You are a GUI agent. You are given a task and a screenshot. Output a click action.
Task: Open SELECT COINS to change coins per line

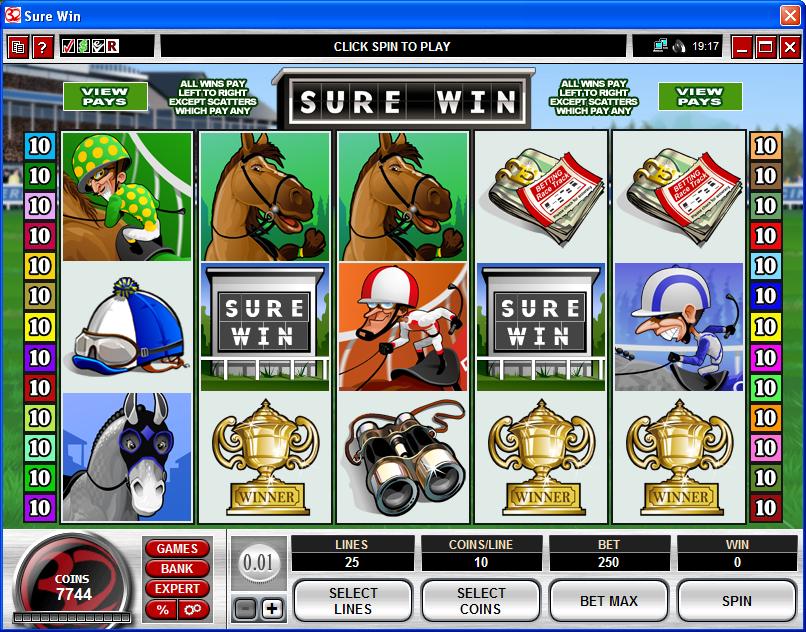pos(480,601)
